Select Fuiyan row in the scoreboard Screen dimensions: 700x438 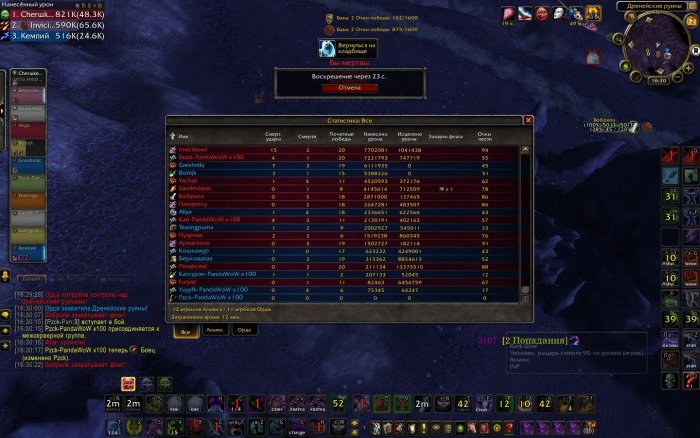tap(190, 282)
